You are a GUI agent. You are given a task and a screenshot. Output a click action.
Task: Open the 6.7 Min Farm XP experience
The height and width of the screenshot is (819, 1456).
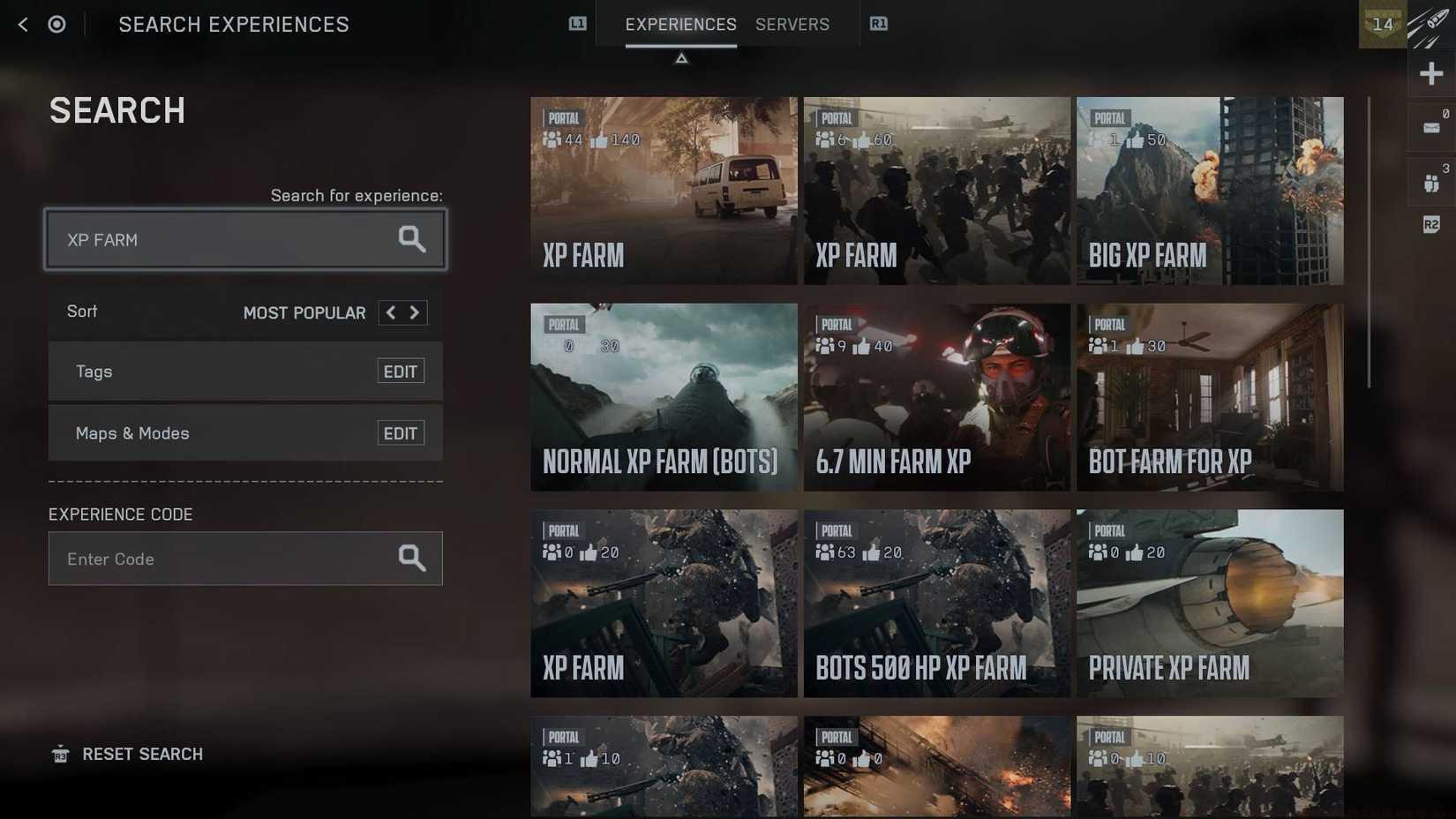coord(936,397)
